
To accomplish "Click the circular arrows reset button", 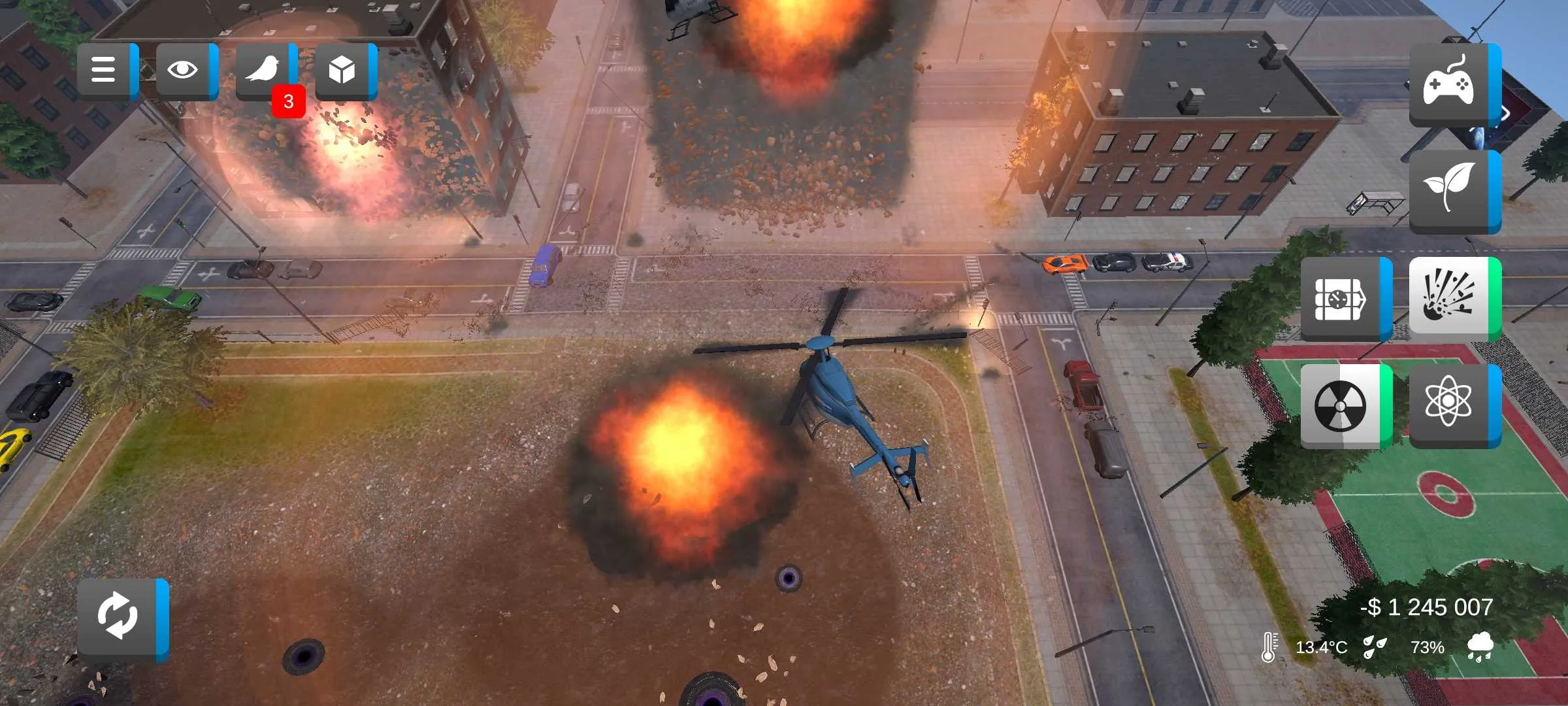I will 119,617.
